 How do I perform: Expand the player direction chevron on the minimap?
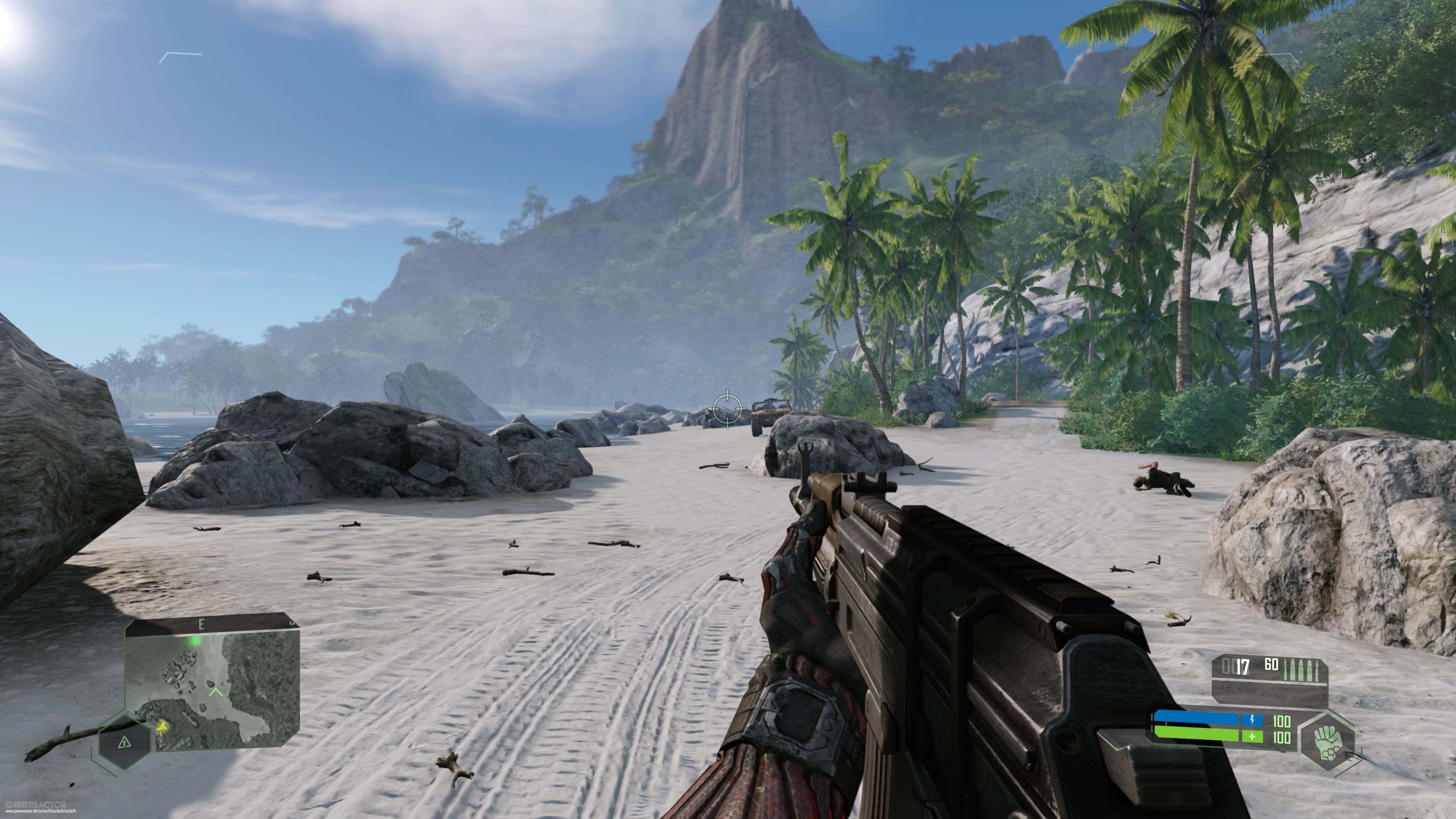[216, 692]
